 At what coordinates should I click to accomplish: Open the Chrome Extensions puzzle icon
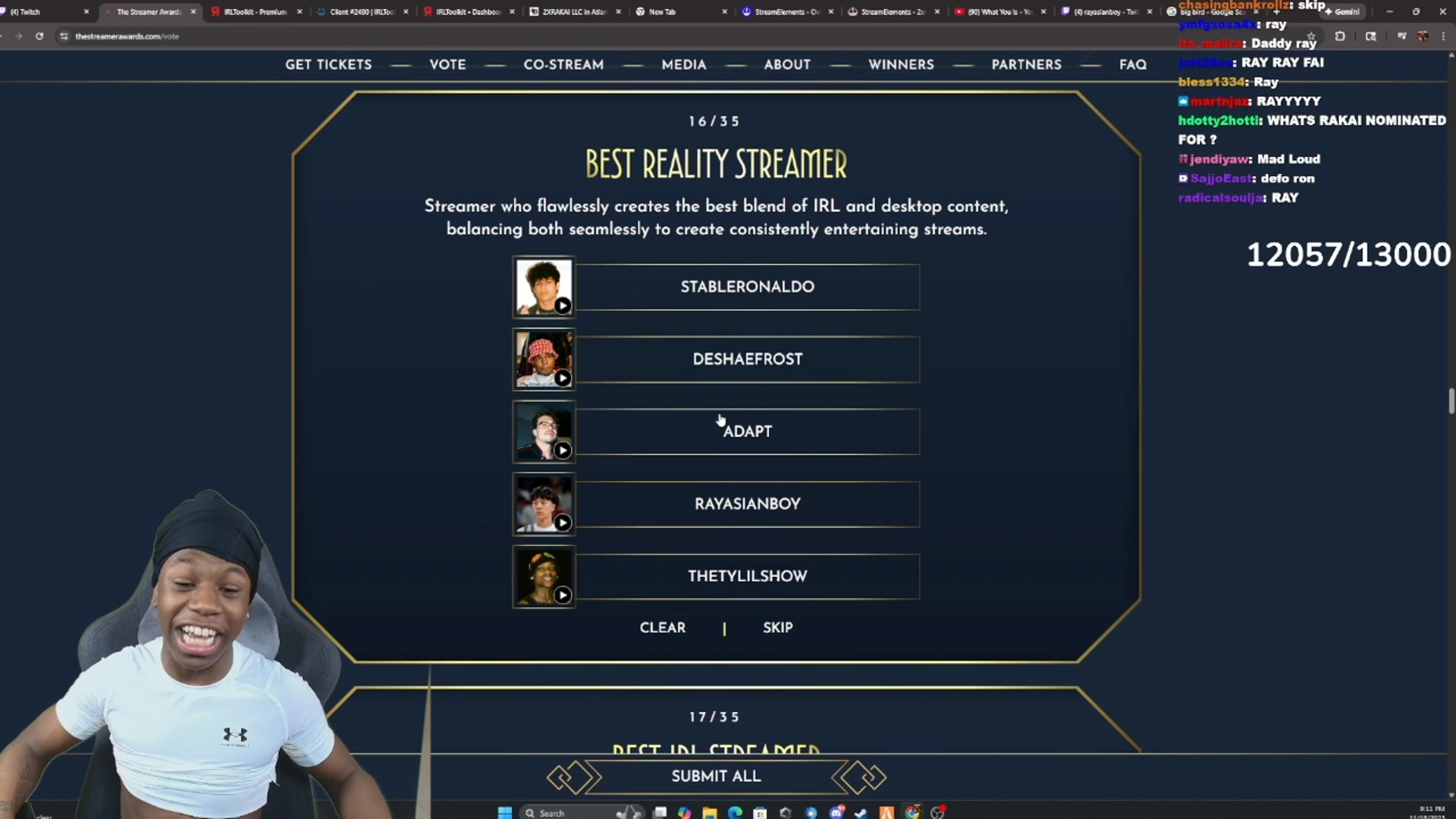[x=1341, y=36]
